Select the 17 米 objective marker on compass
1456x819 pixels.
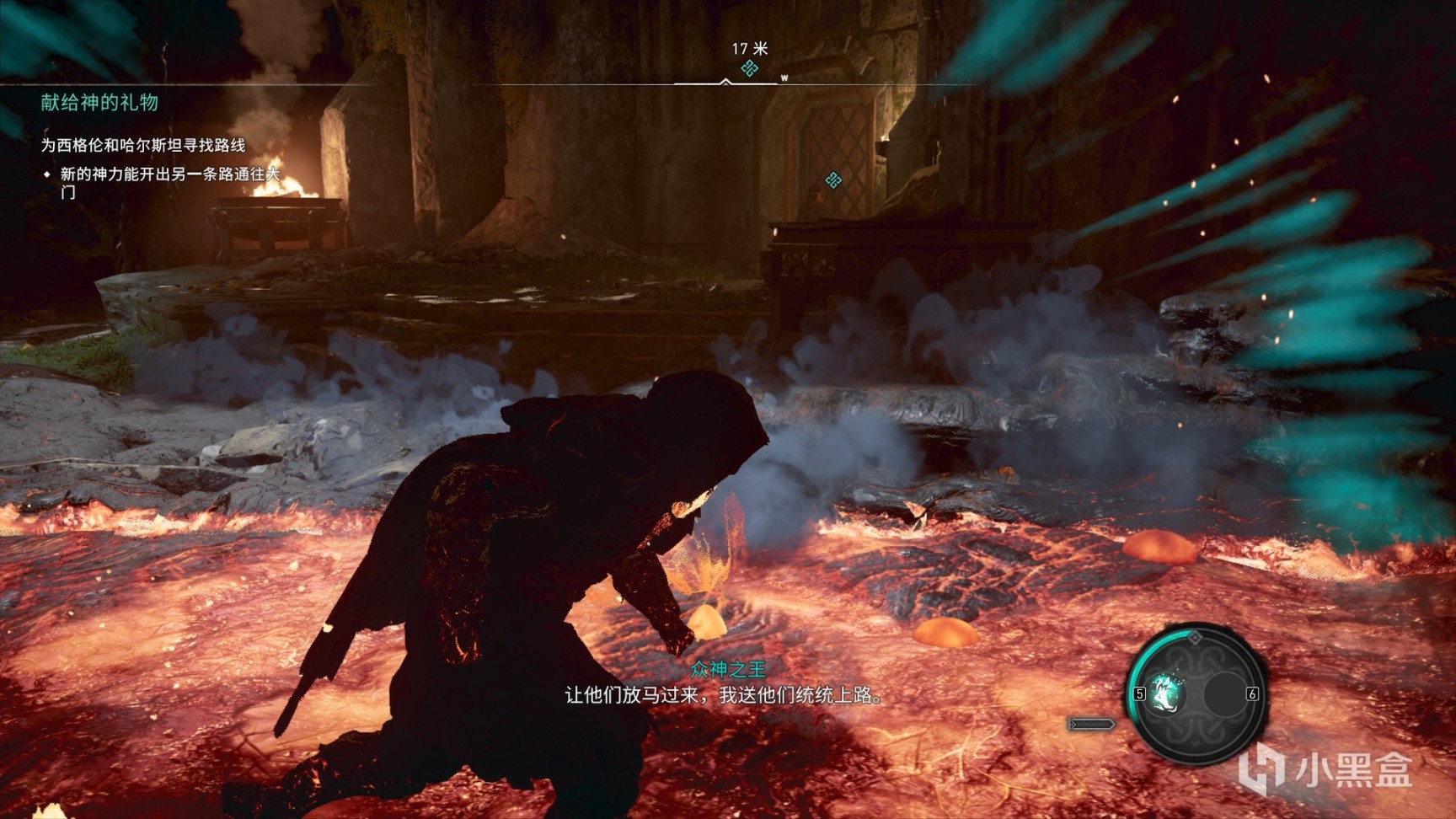[749, 68]
